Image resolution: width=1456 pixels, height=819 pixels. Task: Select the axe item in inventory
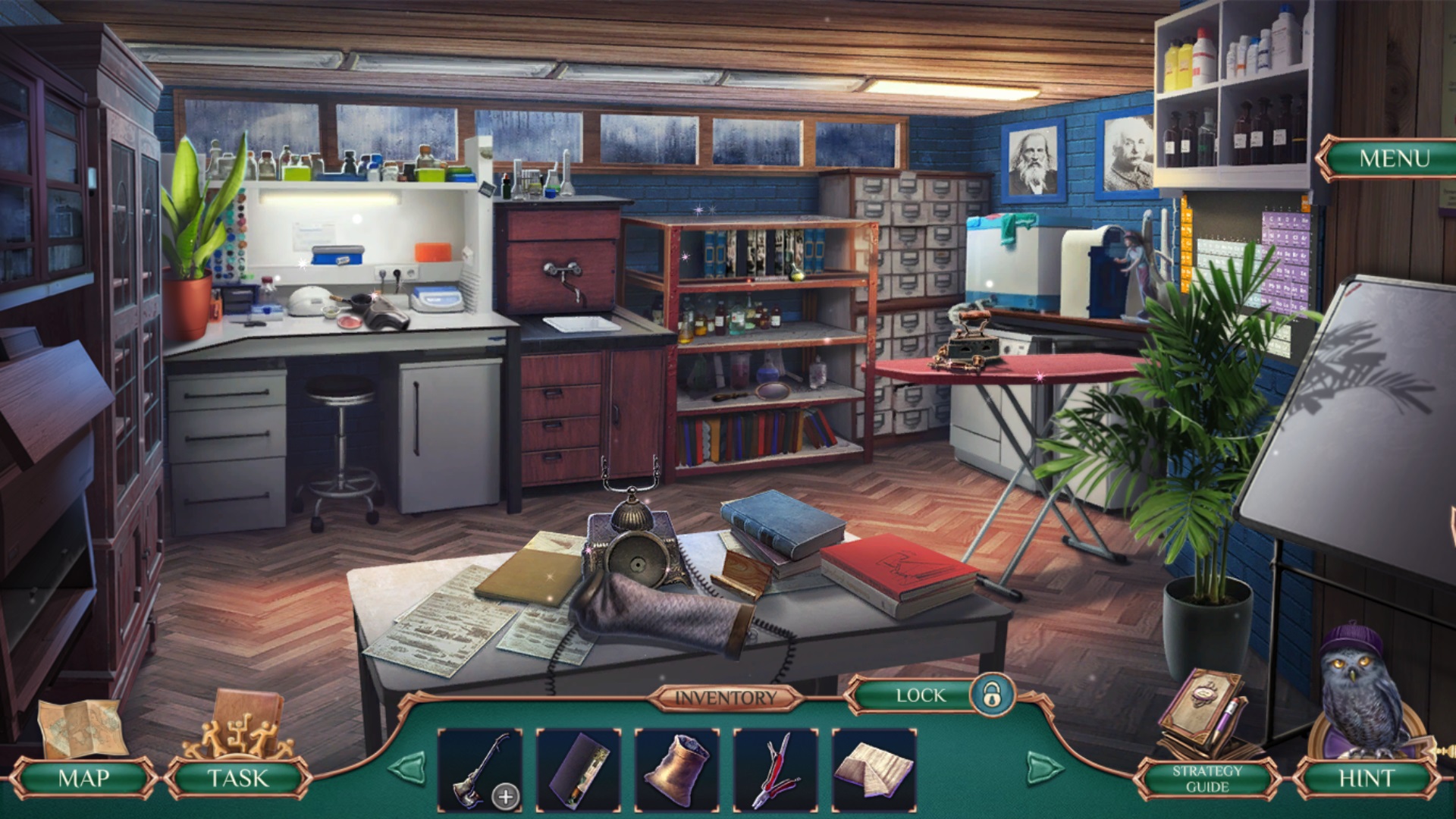(x=474, y=769)
